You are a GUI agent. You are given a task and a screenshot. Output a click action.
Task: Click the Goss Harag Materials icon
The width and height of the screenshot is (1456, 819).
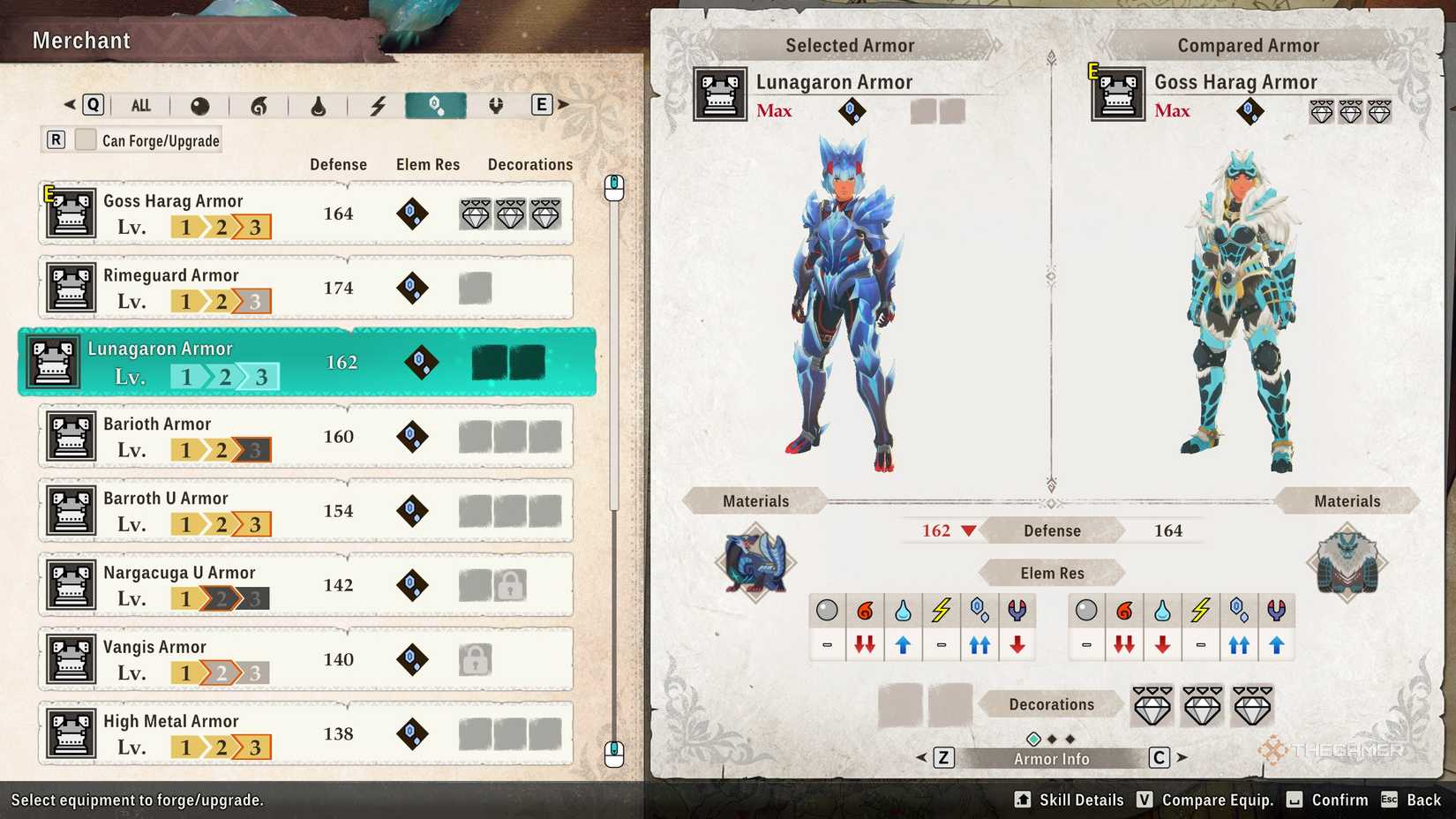[x=1348, y=562]
